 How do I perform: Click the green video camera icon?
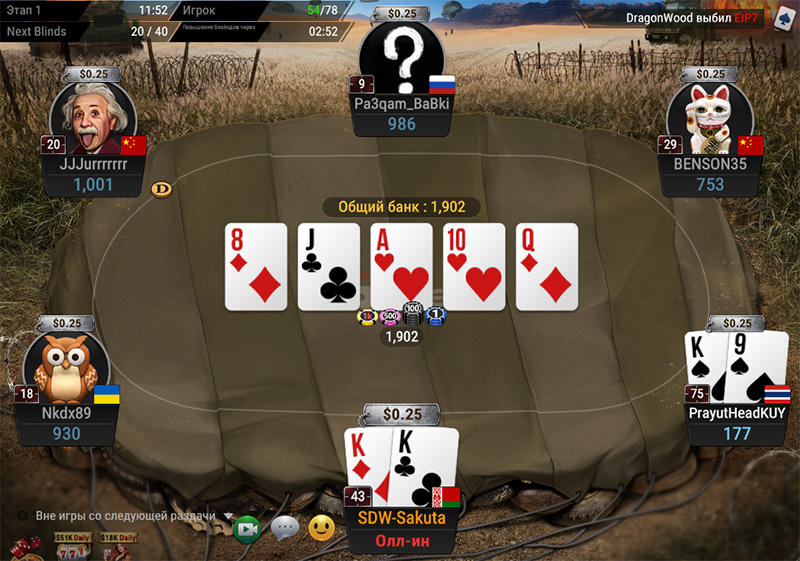247,528
